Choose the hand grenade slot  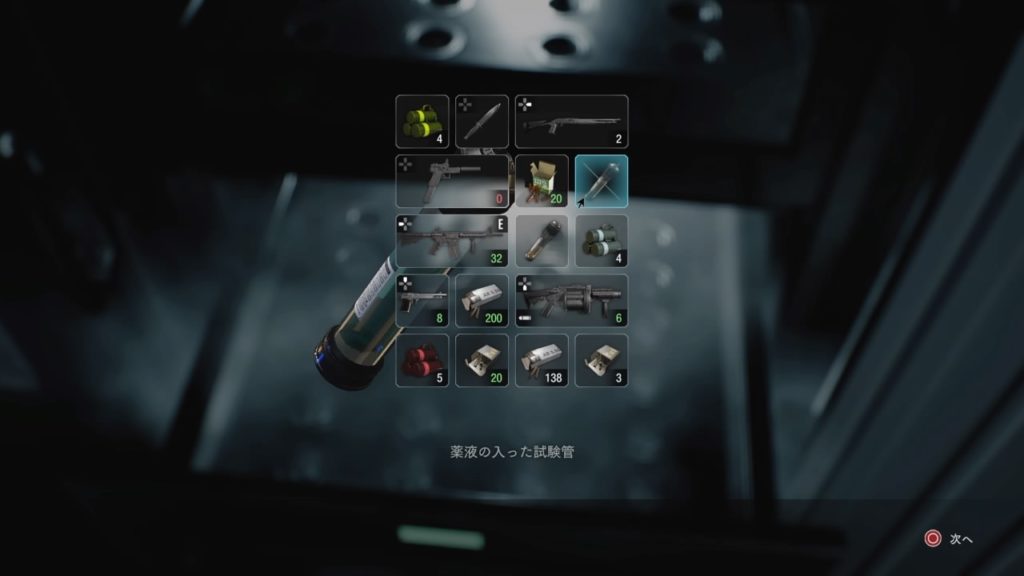point(542,241)
